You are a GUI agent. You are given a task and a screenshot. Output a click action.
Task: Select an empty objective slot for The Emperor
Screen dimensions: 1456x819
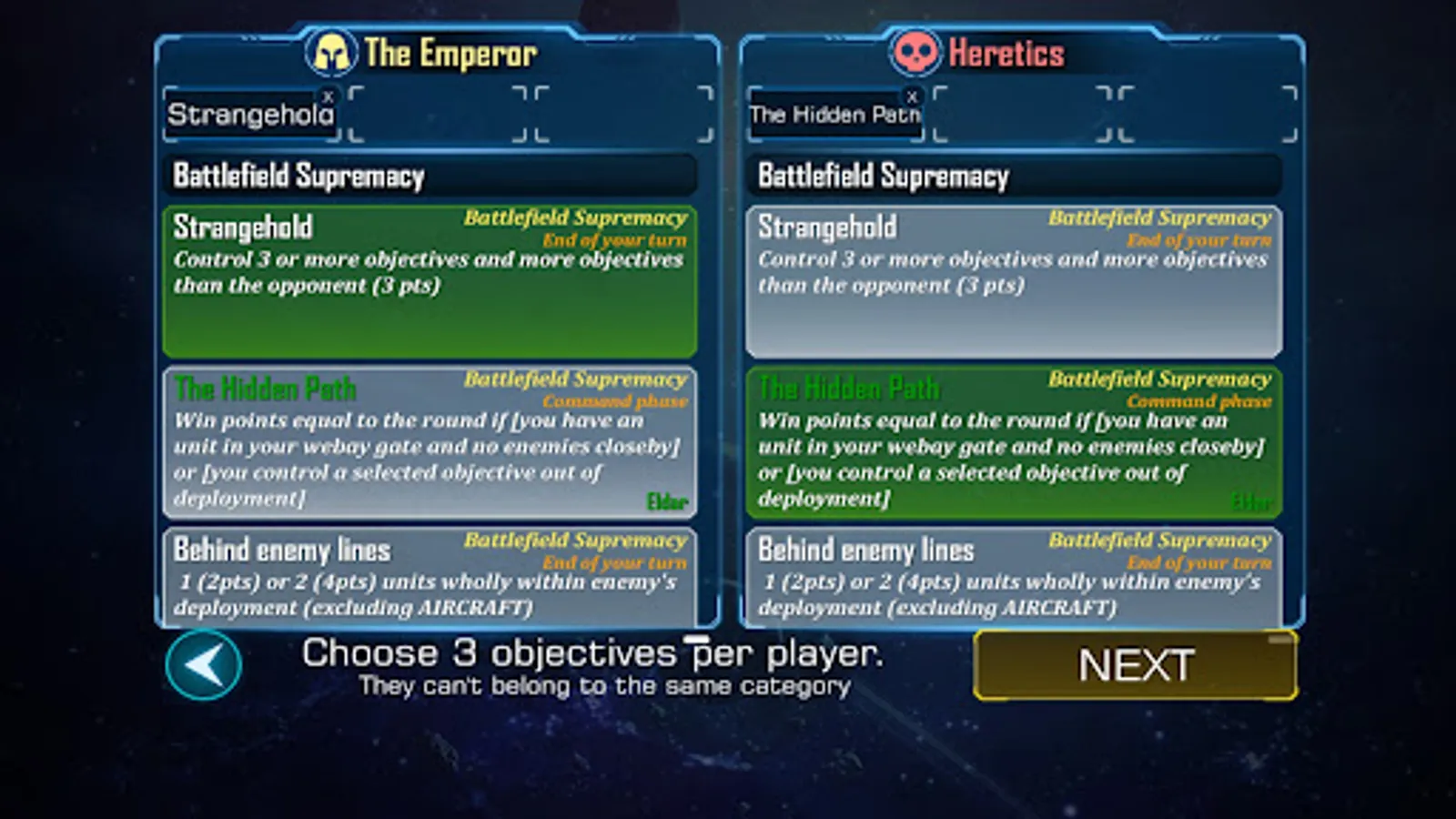point(437,113)
